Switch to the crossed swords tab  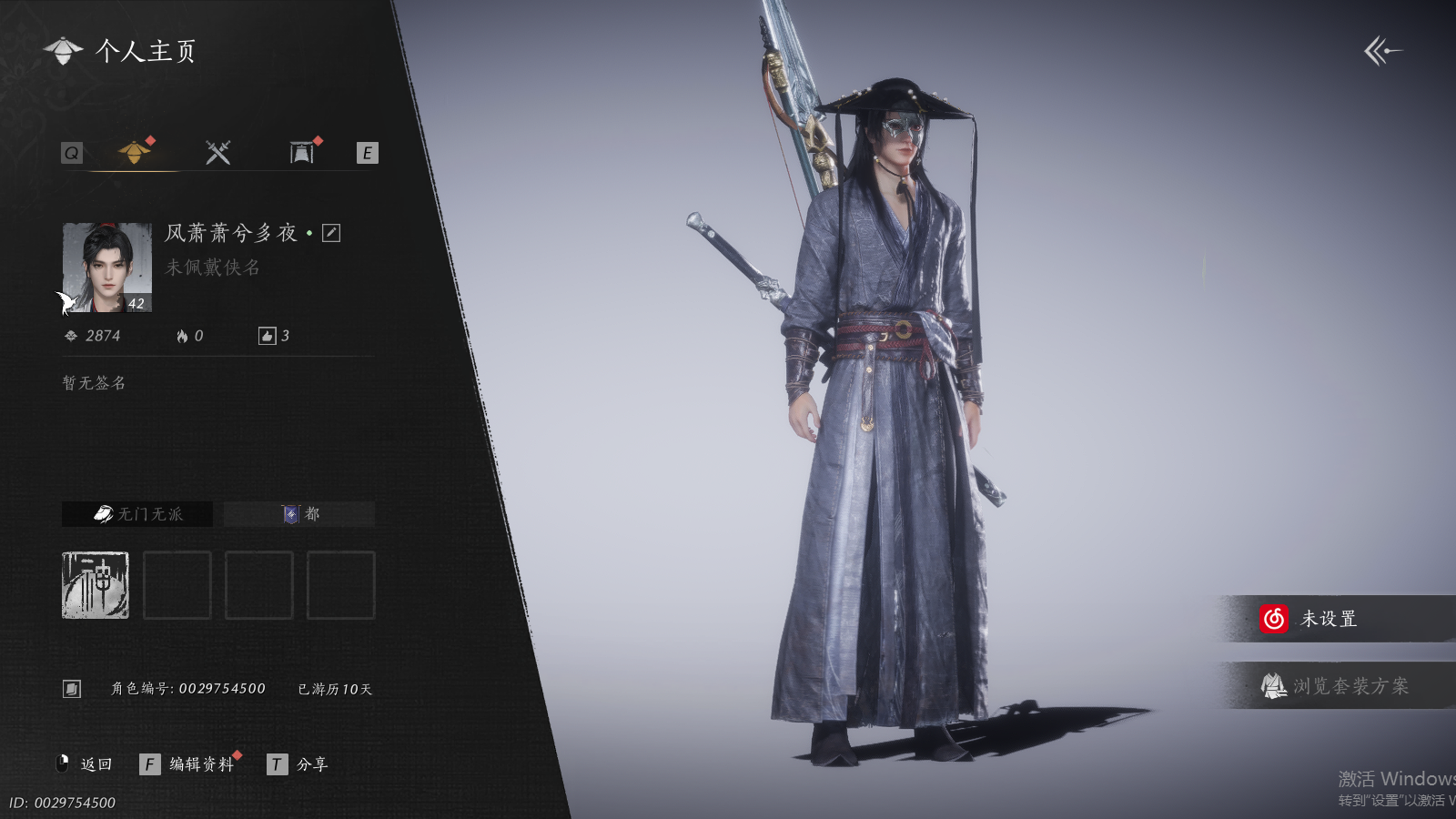217,152
